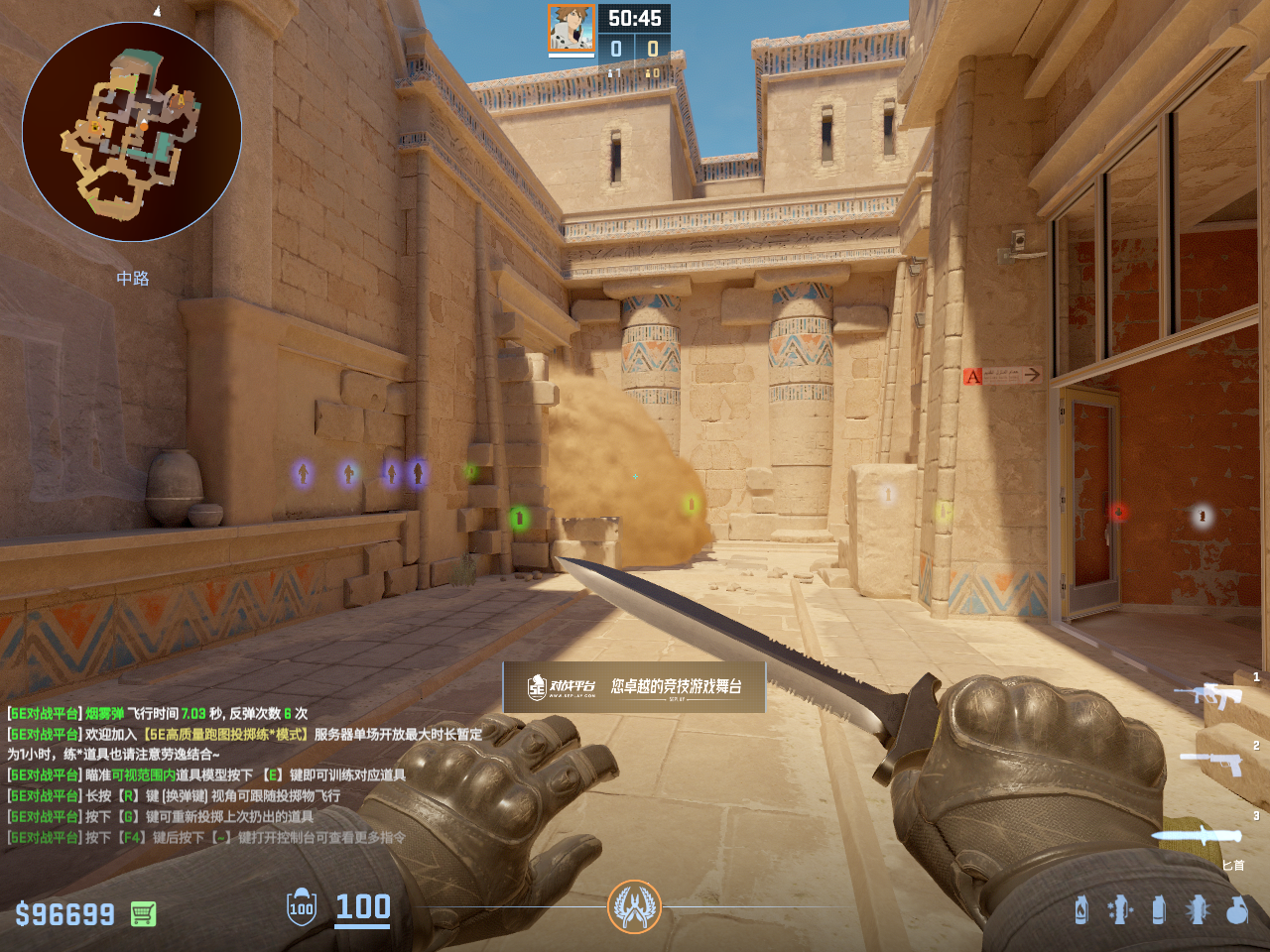Select the incendiary grenade icon
Image resolution: width=1270 pixels, height=952 pixels.
click(x=1081, y=909)
